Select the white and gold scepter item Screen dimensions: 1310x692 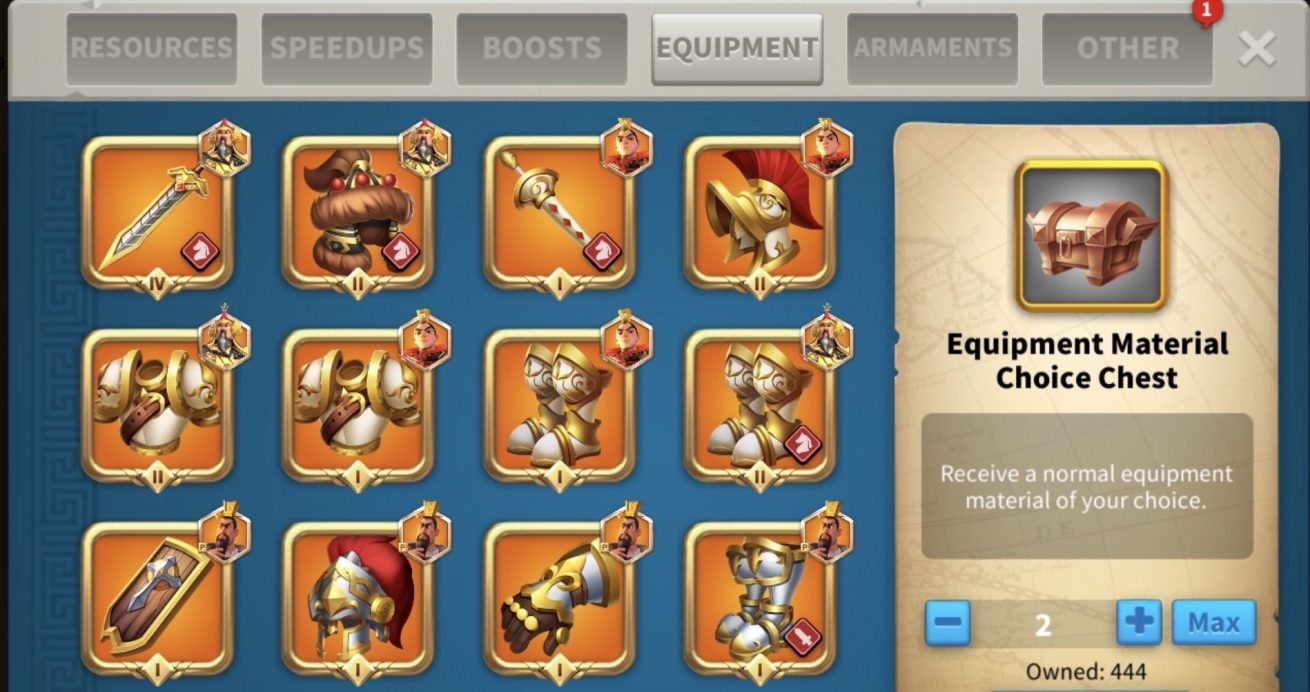tap(559, 213)
